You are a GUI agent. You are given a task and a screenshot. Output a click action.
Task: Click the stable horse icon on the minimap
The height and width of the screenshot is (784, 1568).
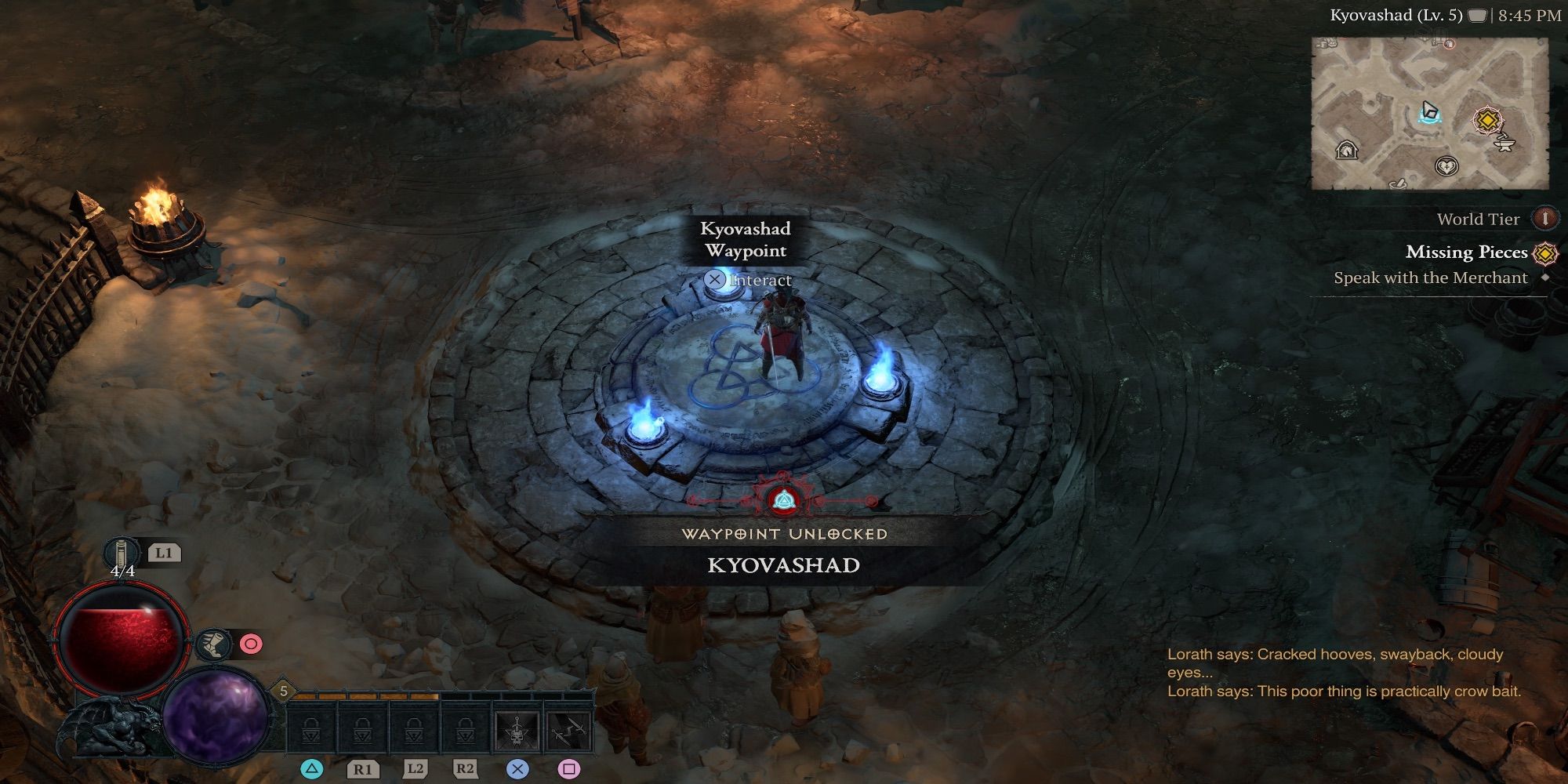pos(1348,151)
